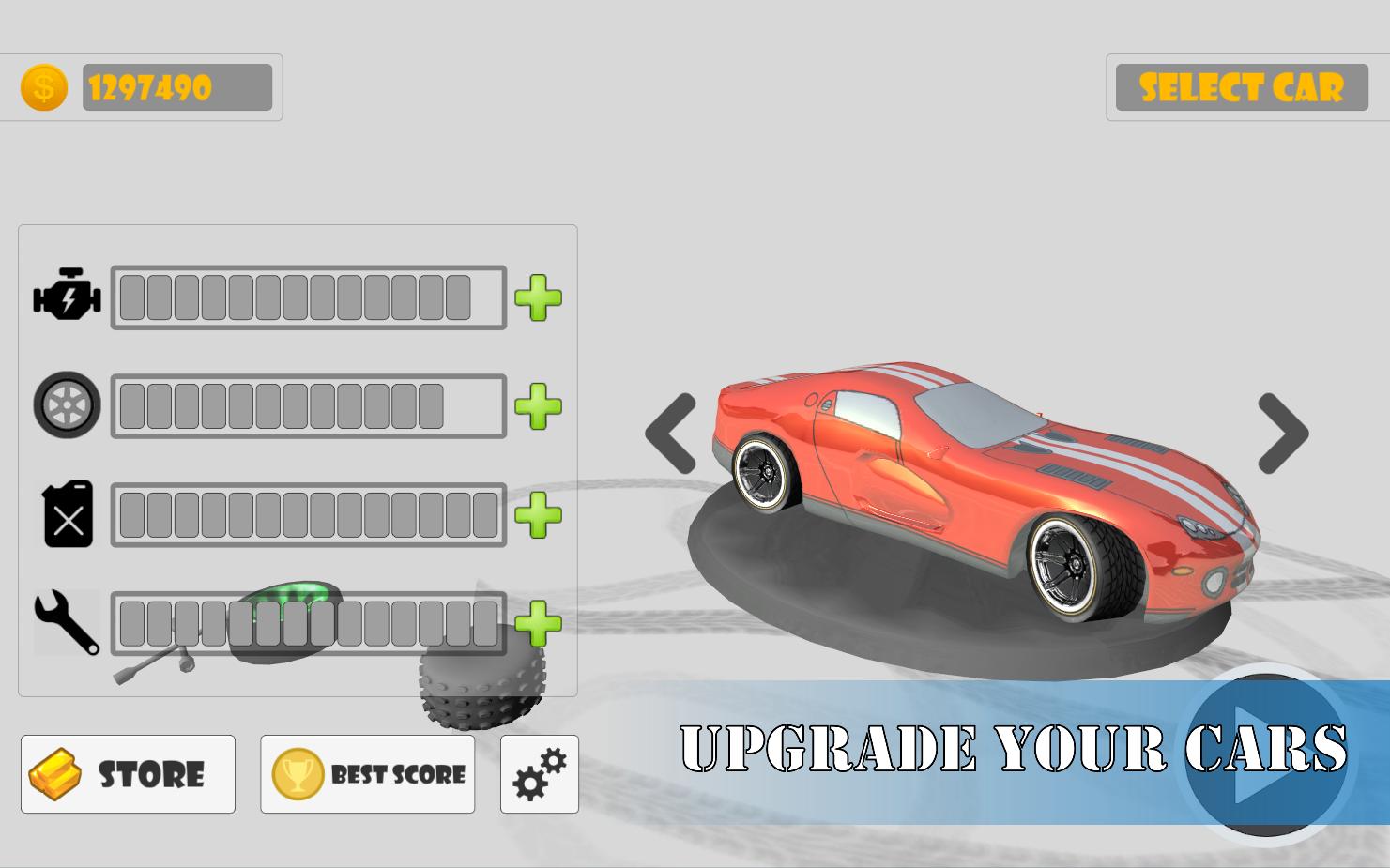Open the settings gear icon
The width and height of the screenshot is (1390, 868).
538,773
